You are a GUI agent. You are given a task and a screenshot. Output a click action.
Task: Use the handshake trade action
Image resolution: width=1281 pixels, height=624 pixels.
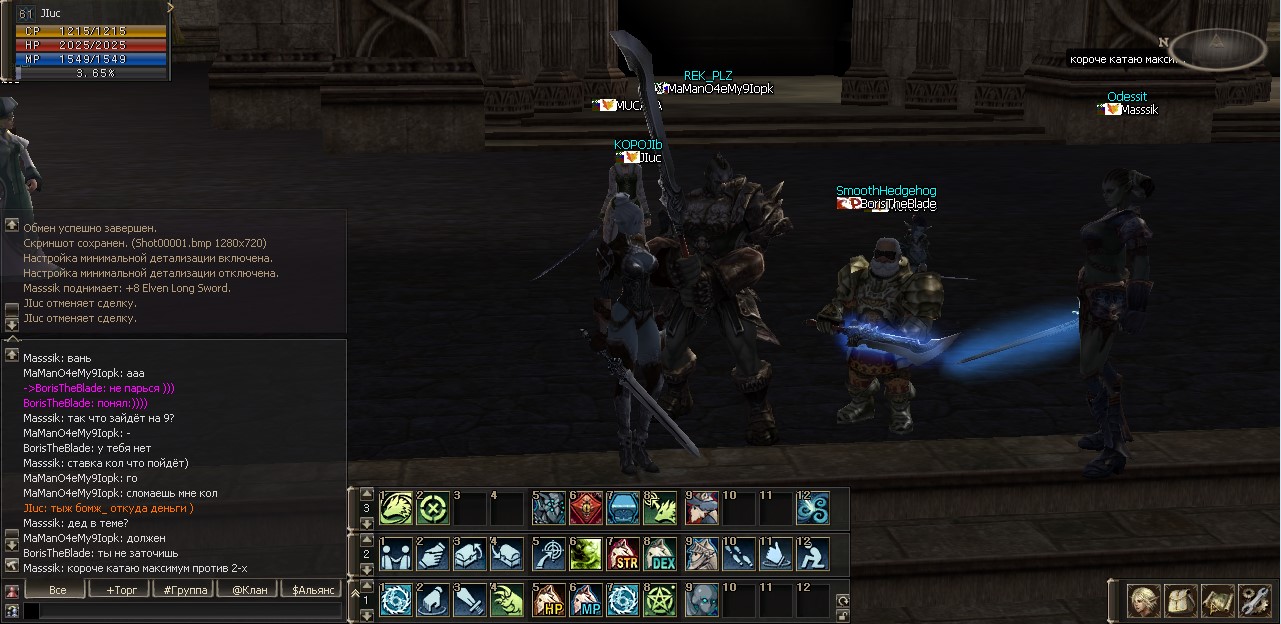coord(396,554)
